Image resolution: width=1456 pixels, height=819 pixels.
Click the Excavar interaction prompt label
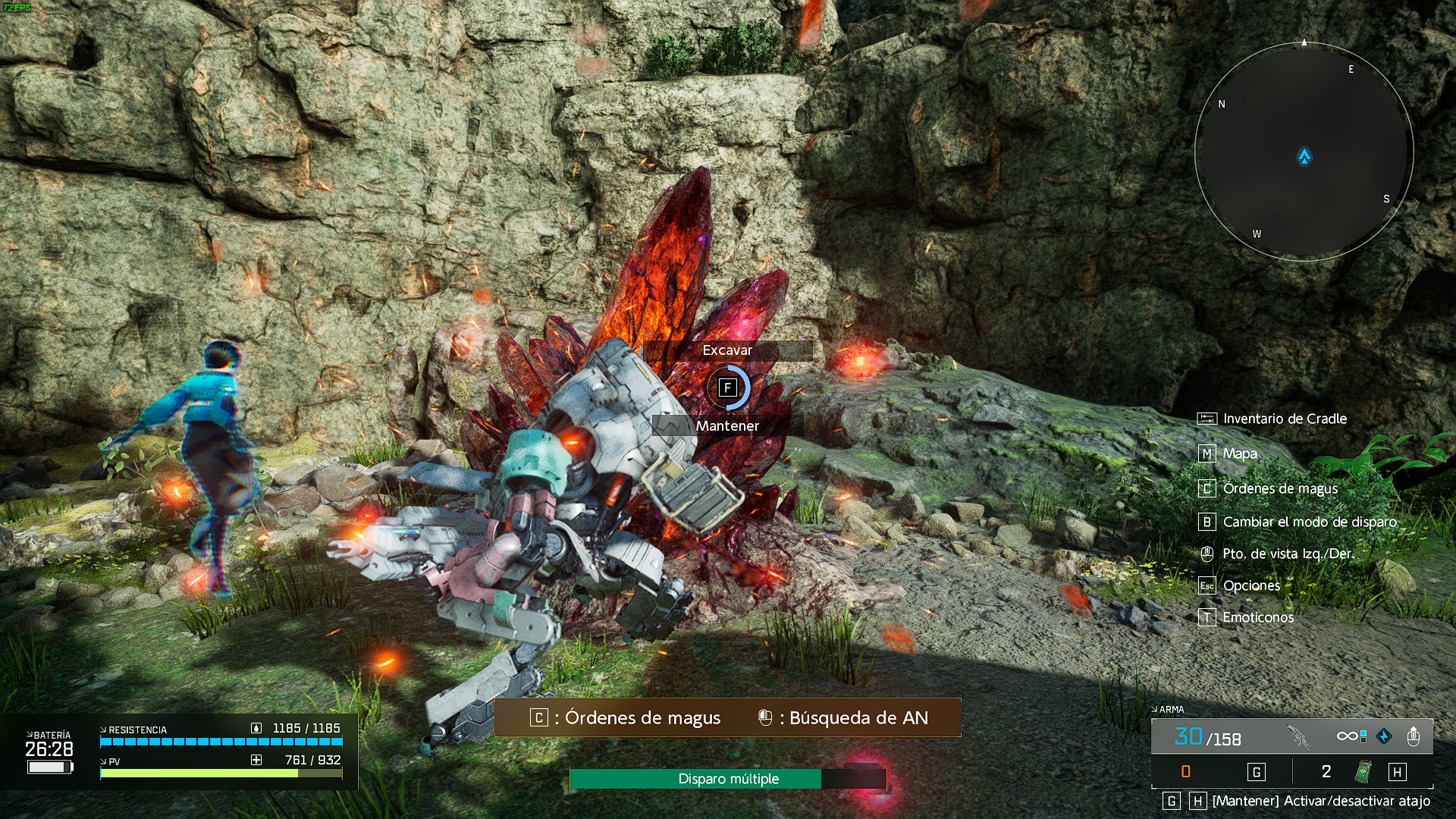coord(727,350)
